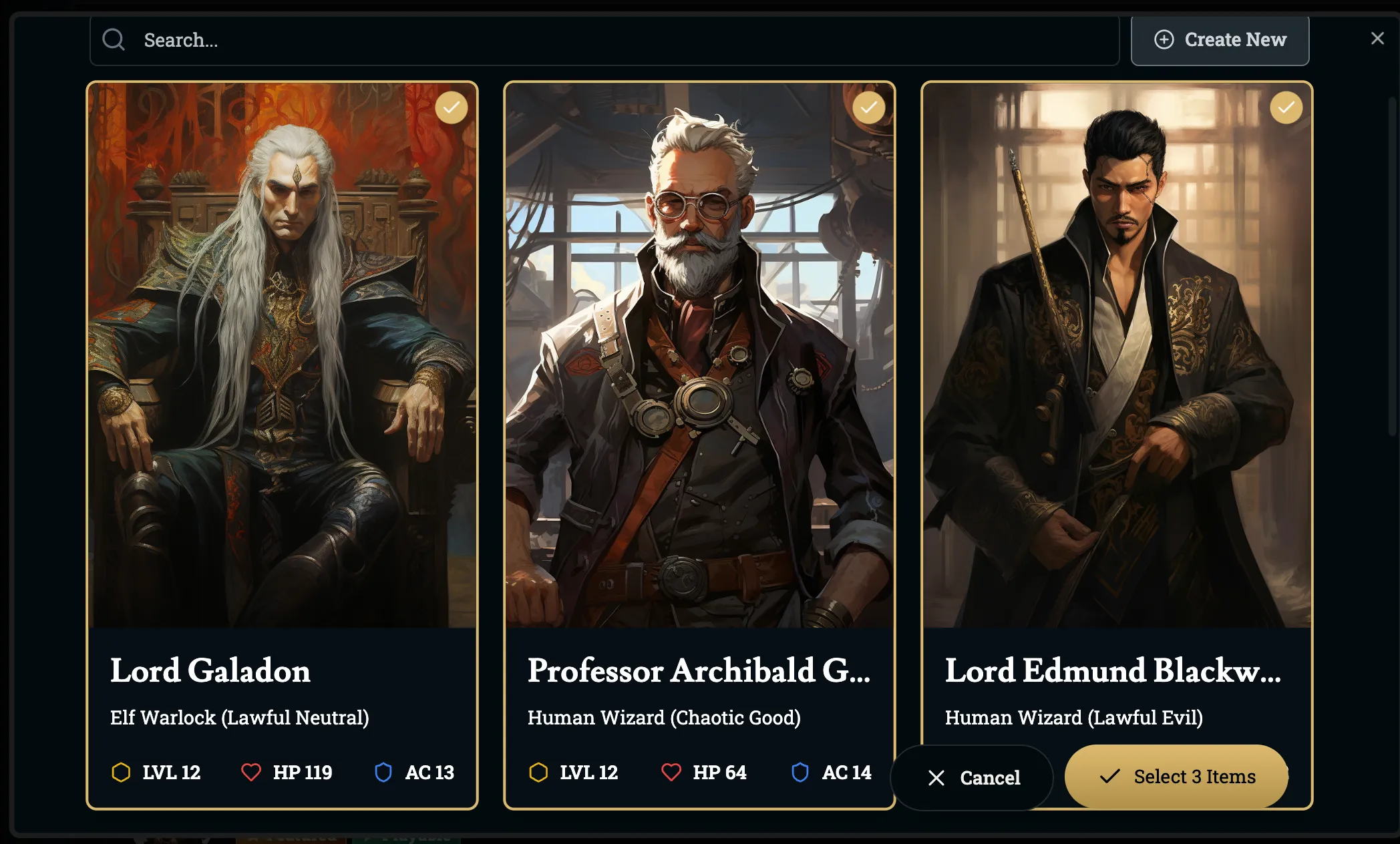Uncheck Lord Galadon's selection checkmark
This screenshot has height=844, width=1400.
452,108
